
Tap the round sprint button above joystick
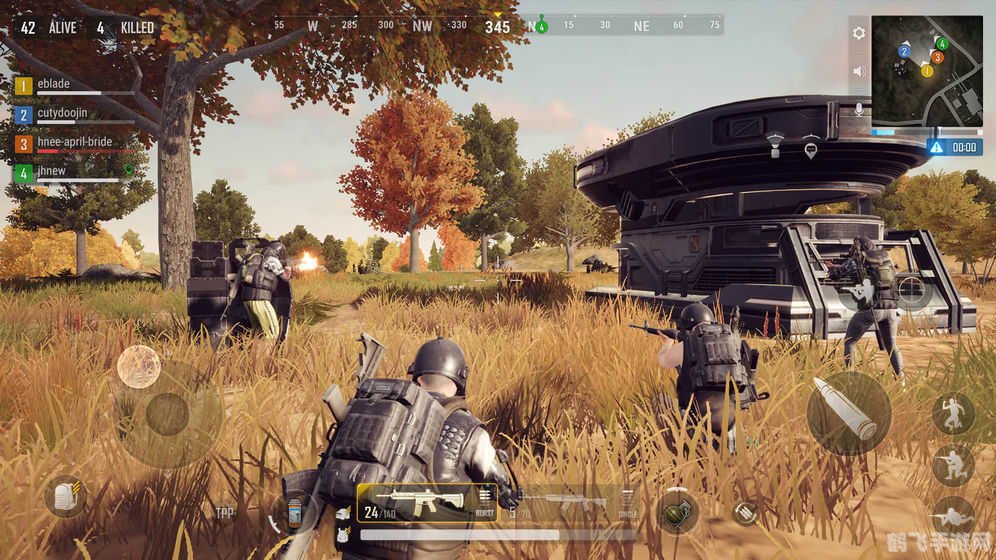coord(139,366)
